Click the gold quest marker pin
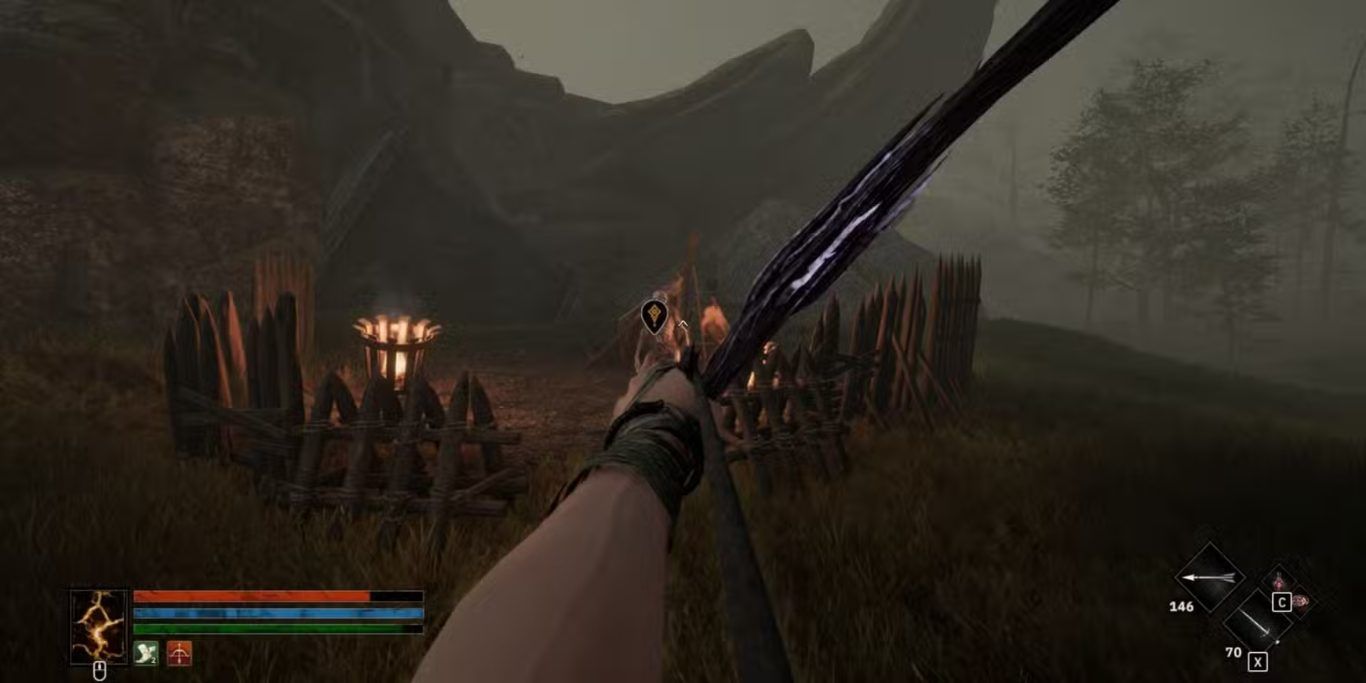The height and width of the screenshot is (683, 1366). click(654, 316)
